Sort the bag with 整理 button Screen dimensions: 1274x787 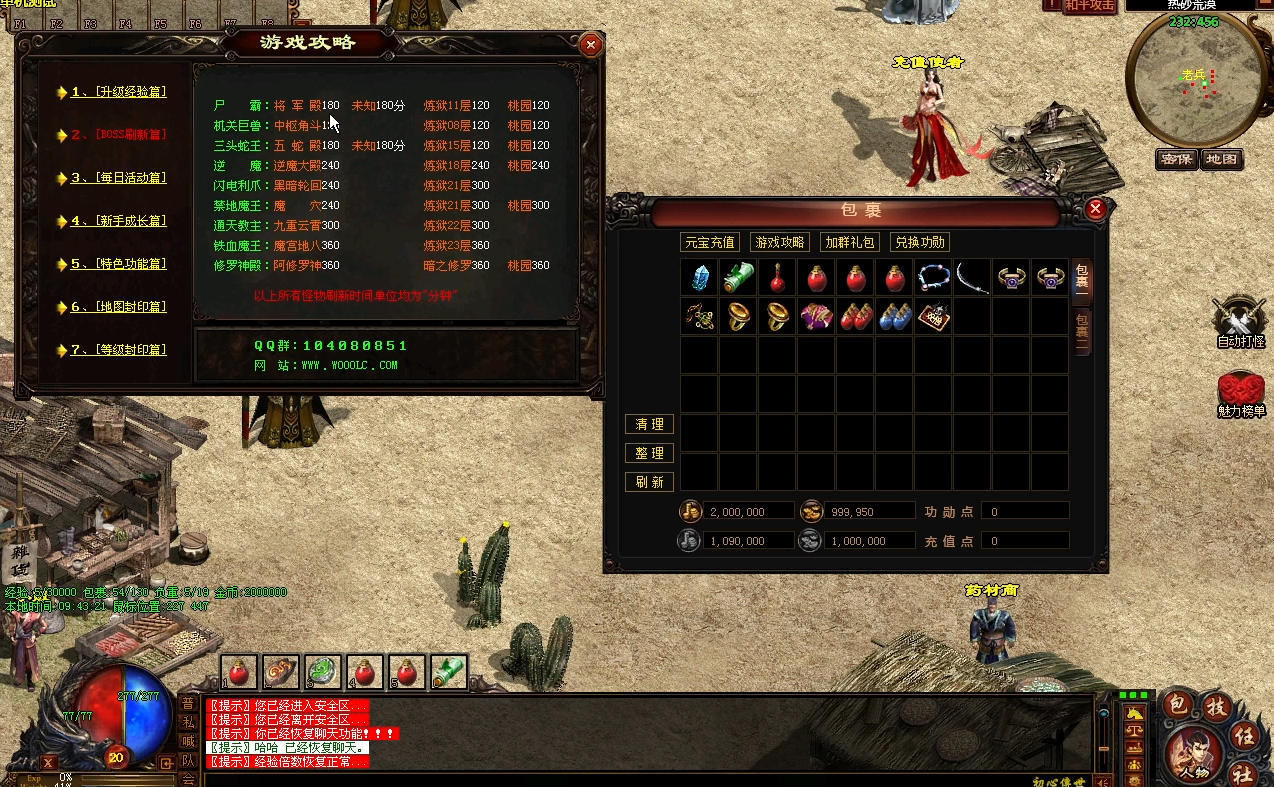point(649,453)
